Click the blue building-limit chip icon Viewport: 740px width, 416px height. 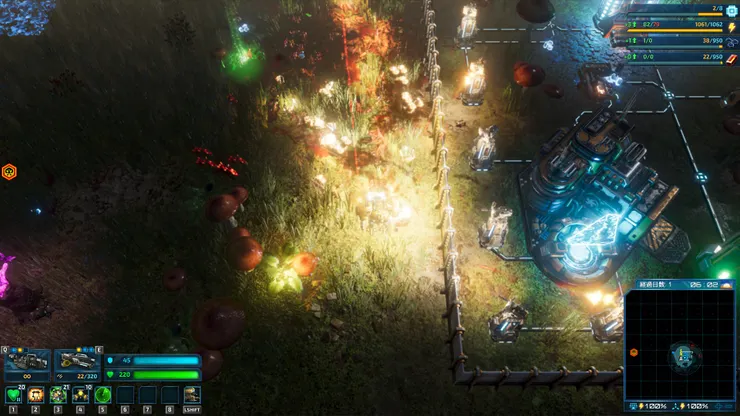click(x=729, y=10)
